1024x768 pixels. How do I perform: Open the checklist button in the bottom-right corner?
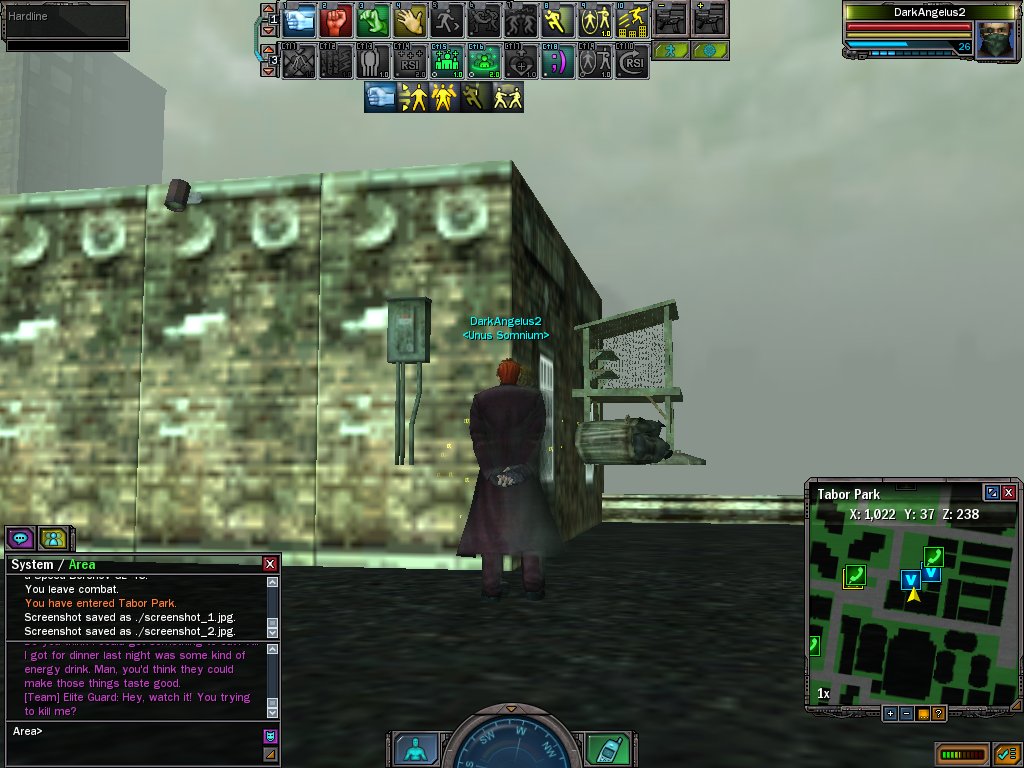point(1007,753)
